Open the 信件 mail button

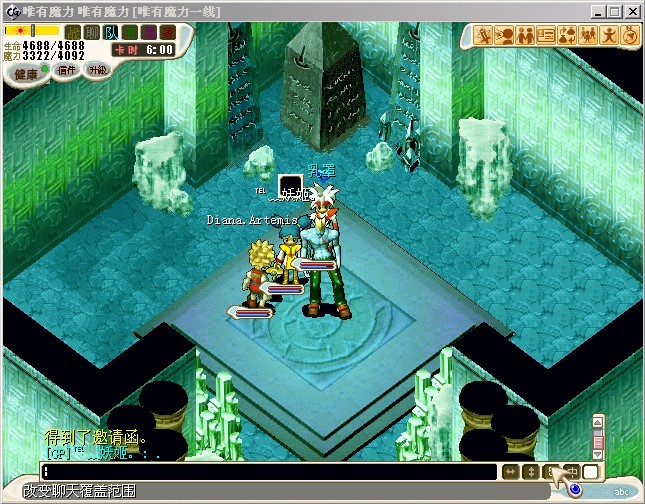tap(68, 70)
